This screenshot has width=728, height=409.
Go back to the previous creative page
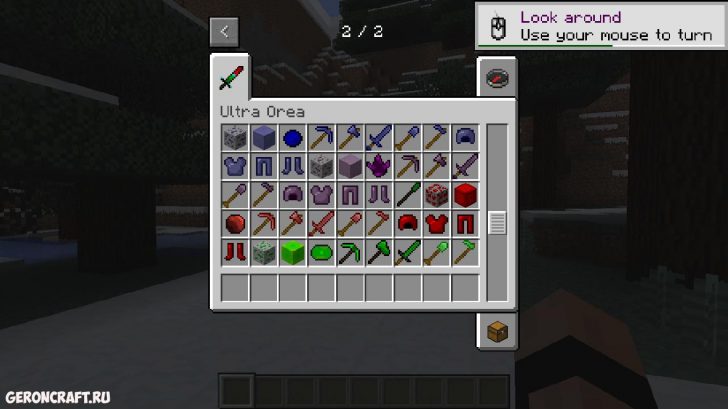click(x=224, y=31)
